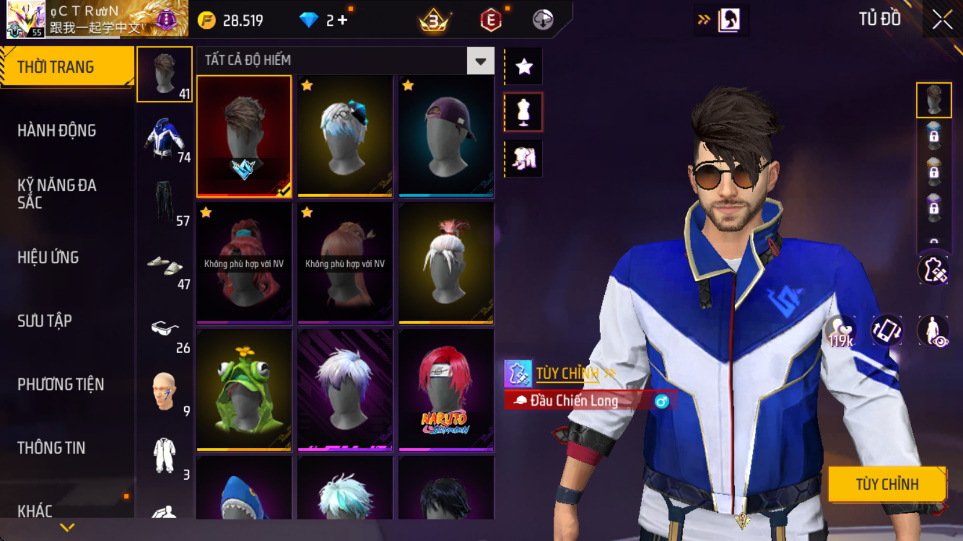Select the white topknot hair item
Image resolution: width=963 pixels, height=541 pixels.
[446, 263]
